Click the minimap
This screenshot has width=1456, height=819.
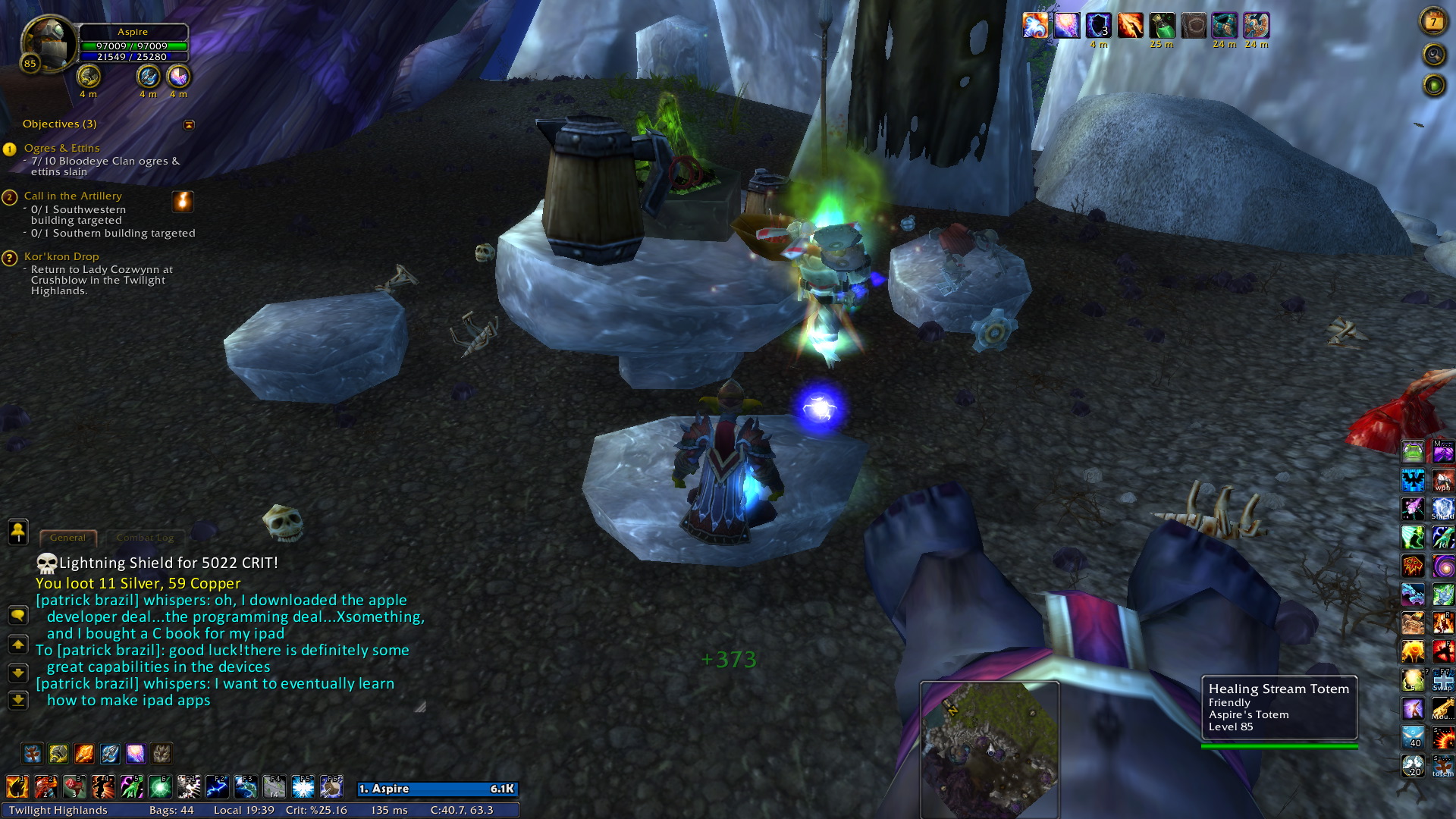pos(989,747)
